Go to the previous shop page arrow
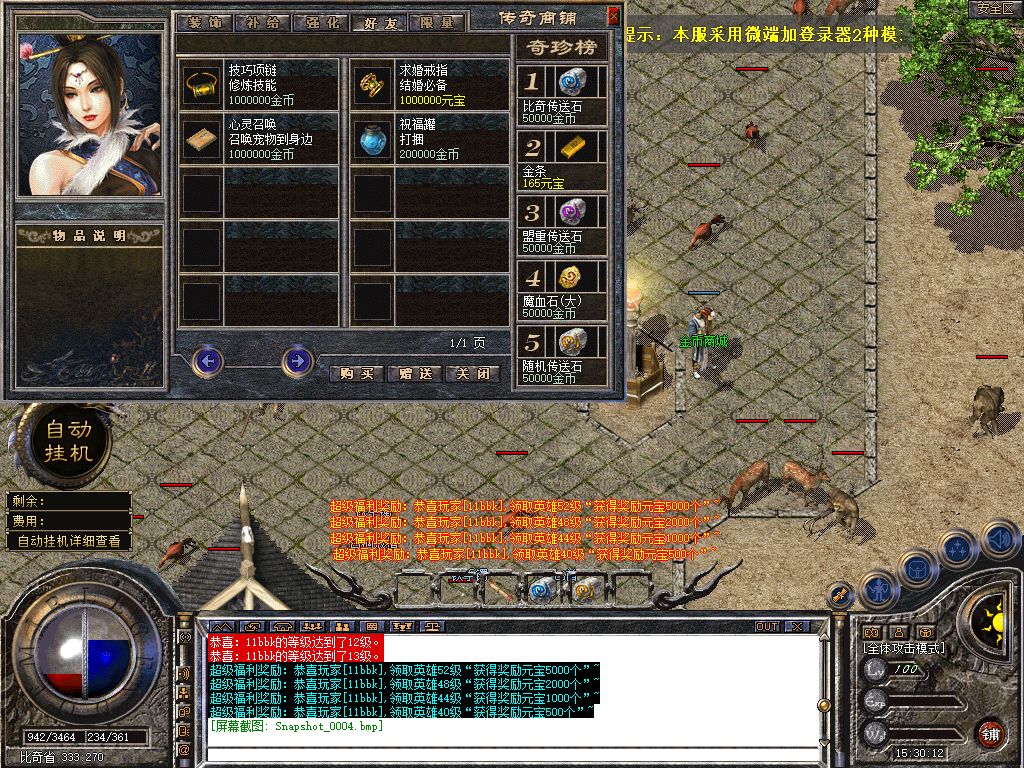Image resolution: width=1024 pixels, height=768 pixels. pos(207,360)
